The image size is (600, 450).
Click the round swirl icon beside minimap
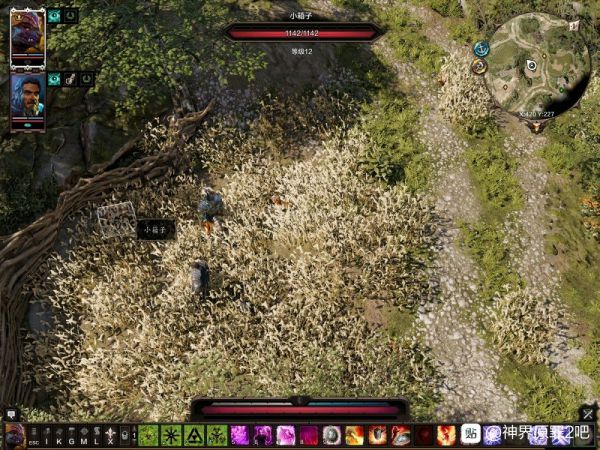(x=479, y=67)
